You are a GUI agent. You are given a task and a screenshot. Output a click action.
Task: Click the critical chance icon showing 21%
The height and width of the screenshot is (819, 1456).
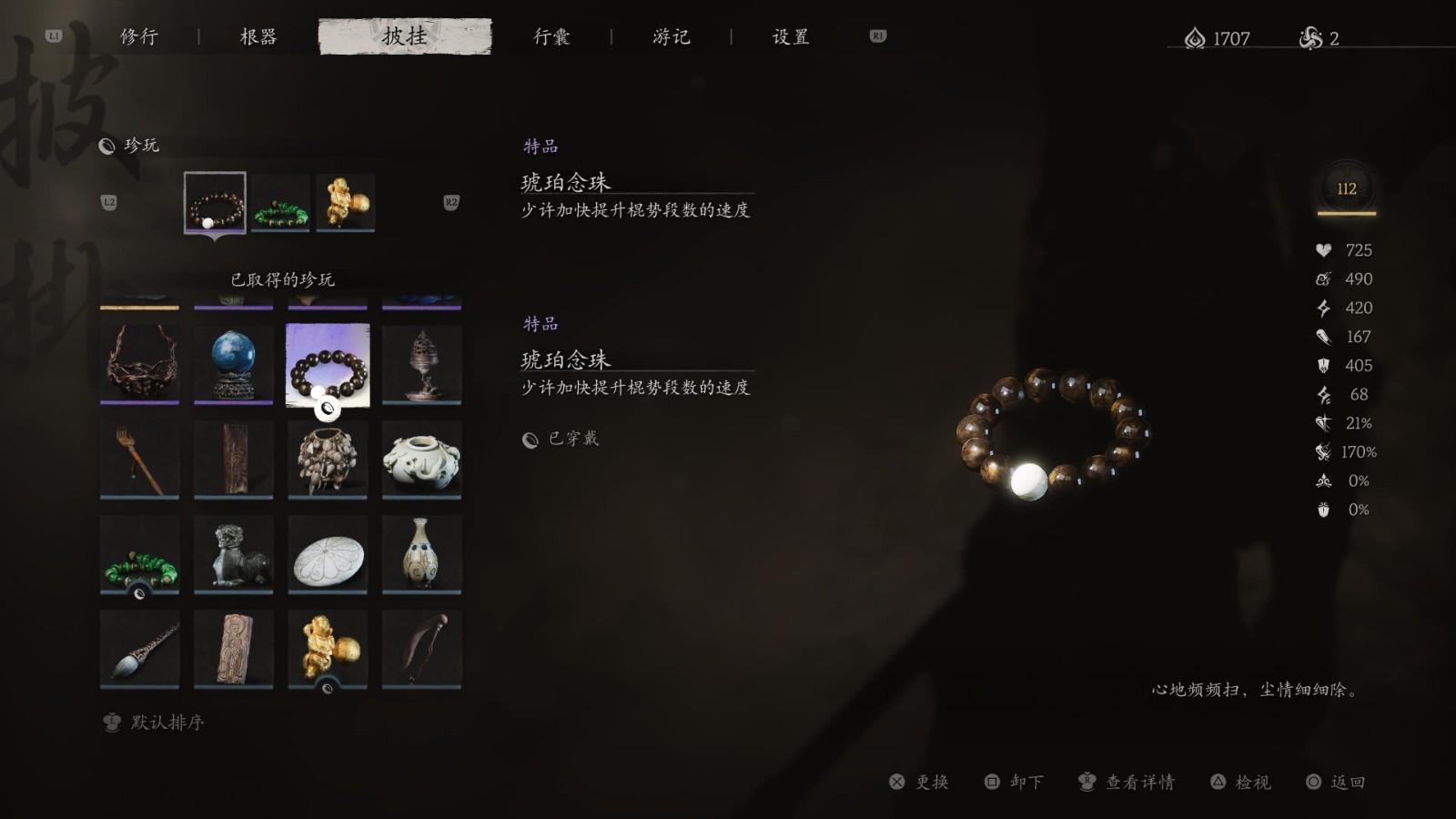click(1322, 423)
